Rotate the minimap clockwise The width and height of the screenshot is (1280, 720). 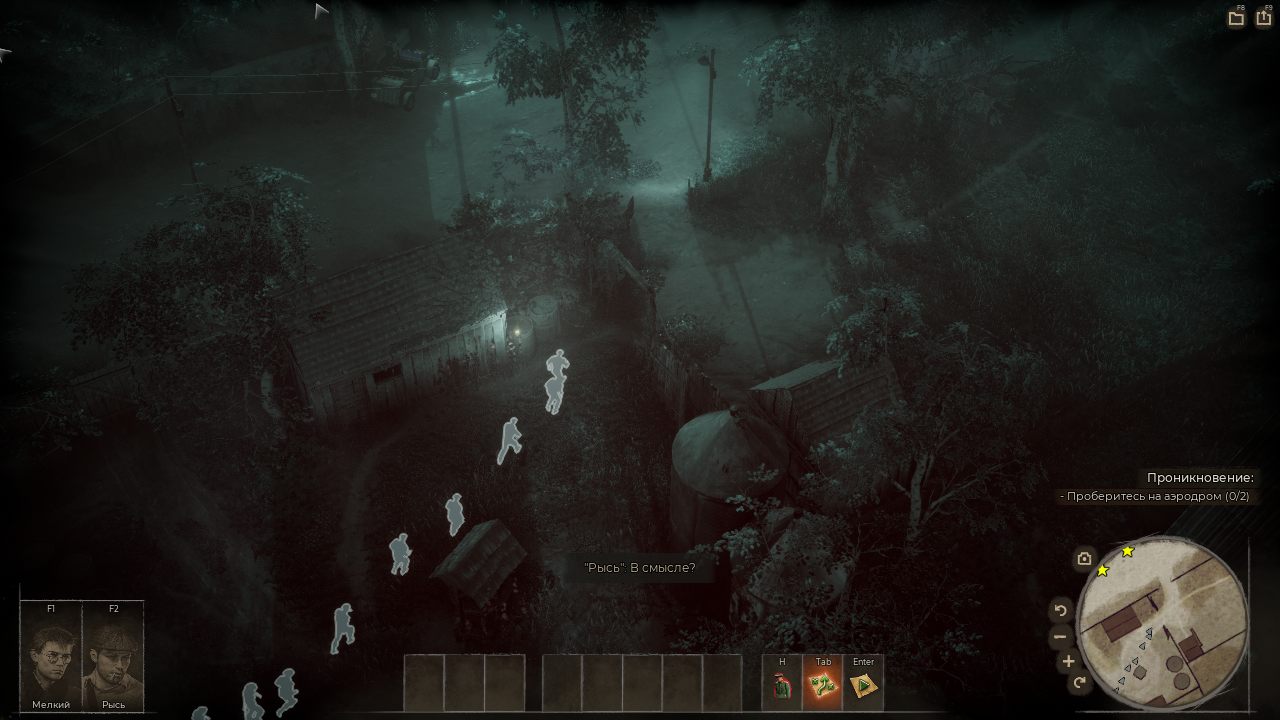tap(1079, 684)
